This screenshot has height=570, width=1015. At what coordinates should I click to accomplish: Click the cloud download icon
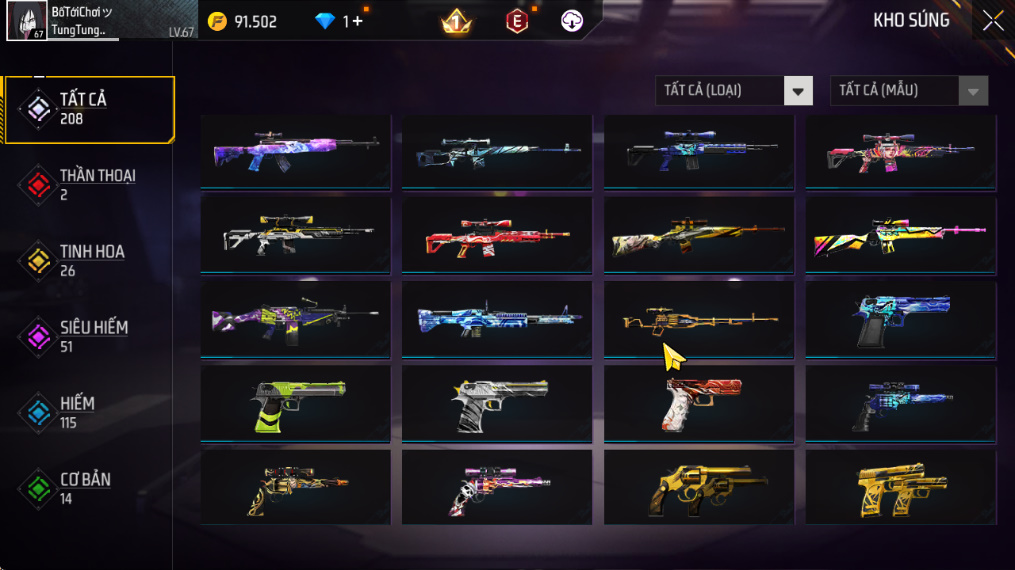coord(572,21)
